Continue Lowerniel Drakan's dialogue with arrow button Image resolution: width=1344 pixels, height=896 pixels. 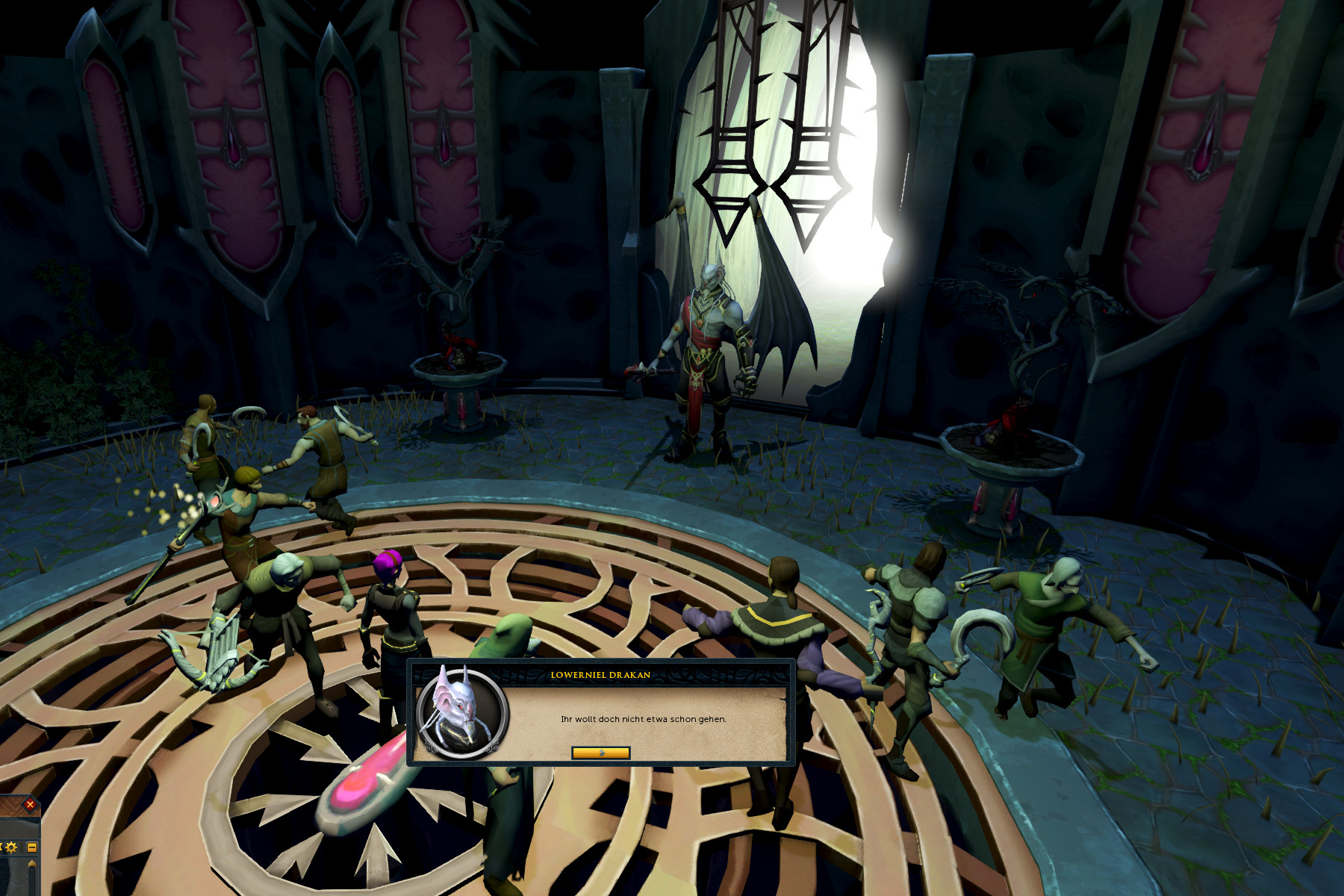click(600, 753)
